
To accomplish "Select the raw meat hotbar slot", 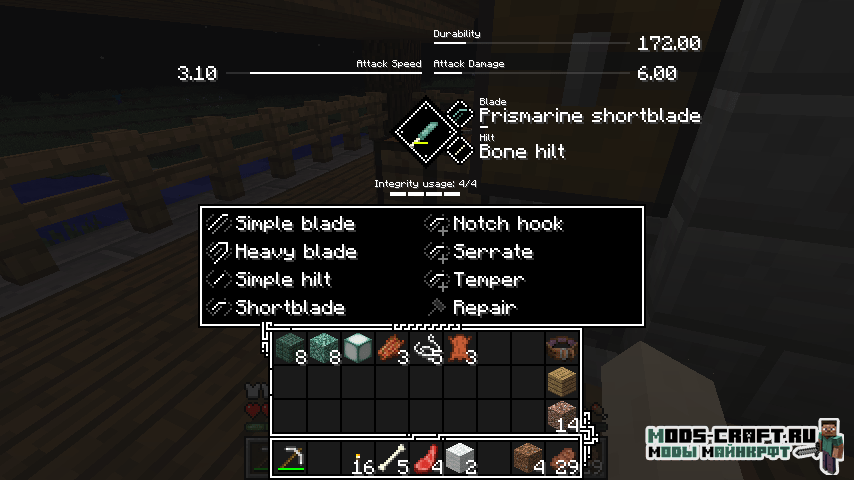I will pyautogui.click(x=427, y=458).
